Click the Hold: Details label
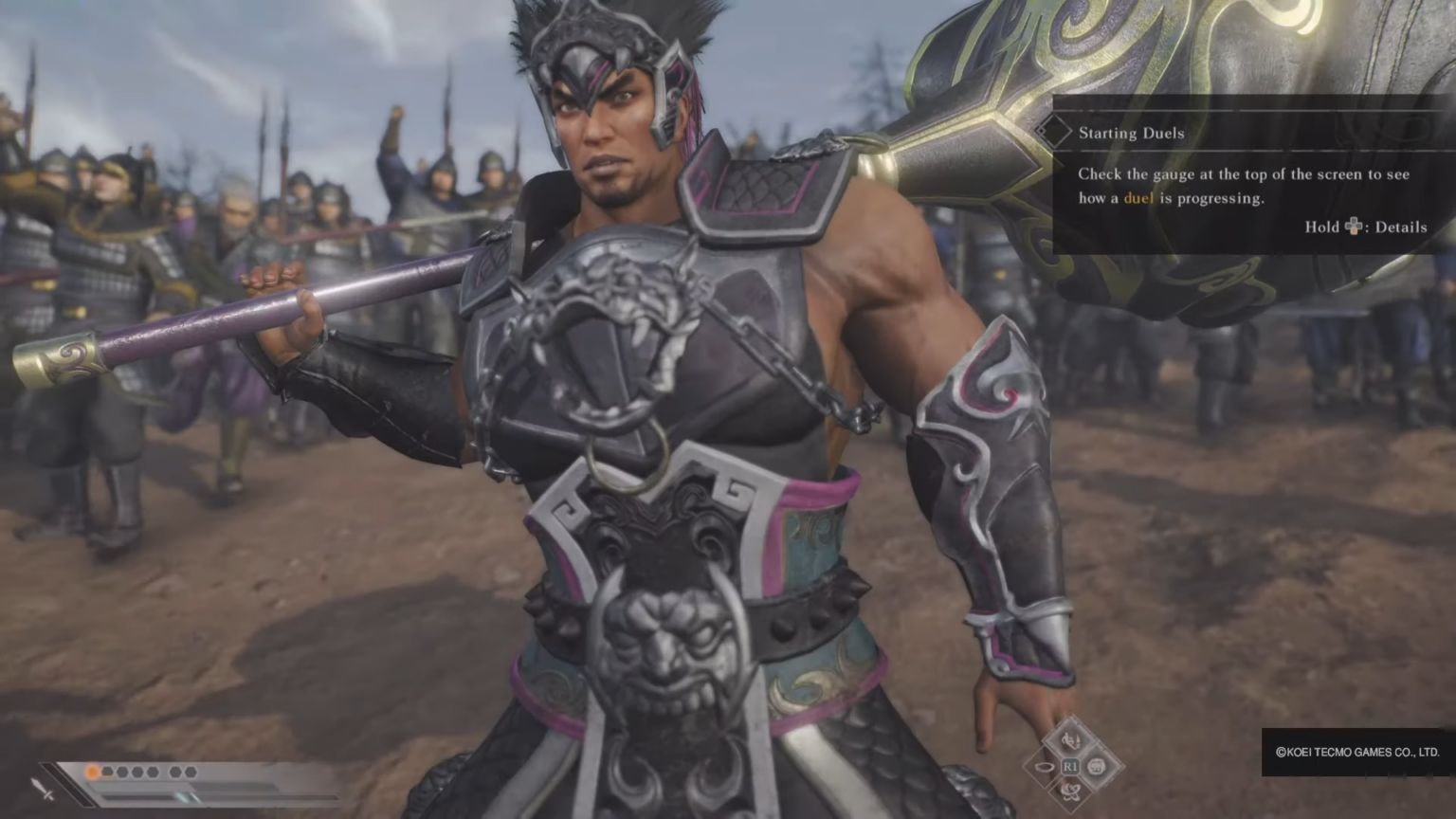The height and width of the screenshot is (819, 1456). pyautogui.click(x=1366, y=227)
